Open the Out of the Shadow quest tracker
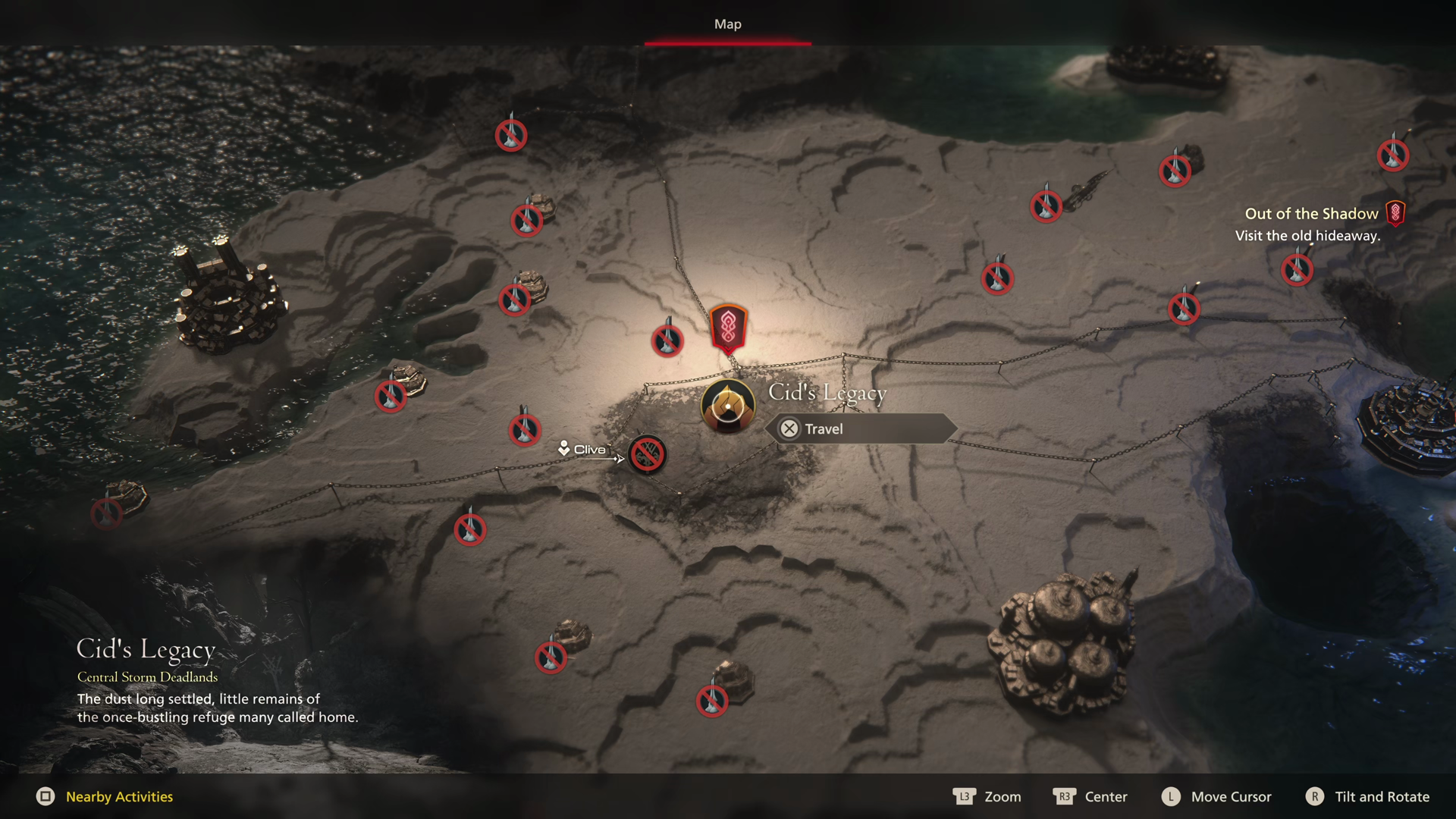This screenshot has height=819, width=1456. pyautogui.click(x=1311, y=214)
